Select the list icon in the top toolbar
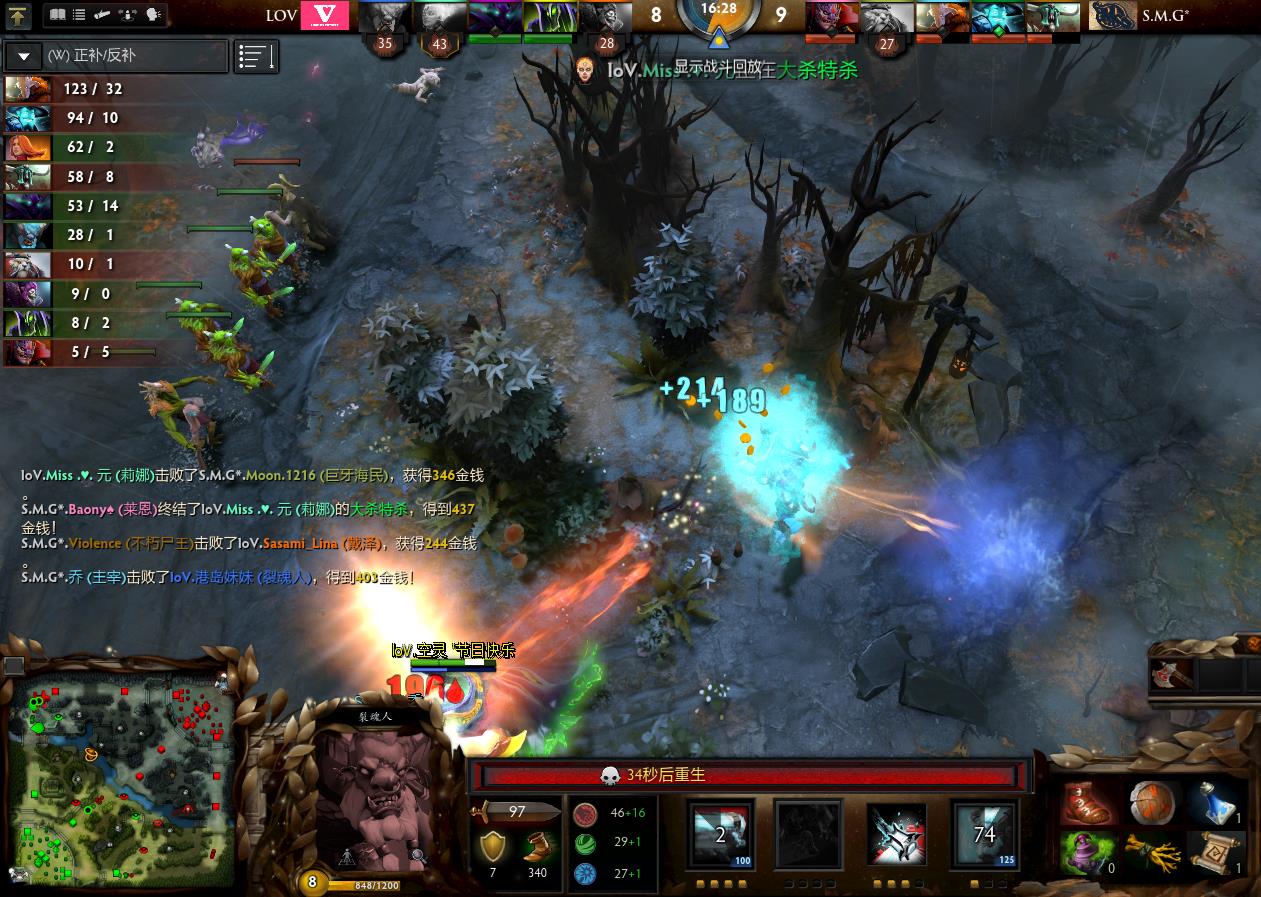 80,15
